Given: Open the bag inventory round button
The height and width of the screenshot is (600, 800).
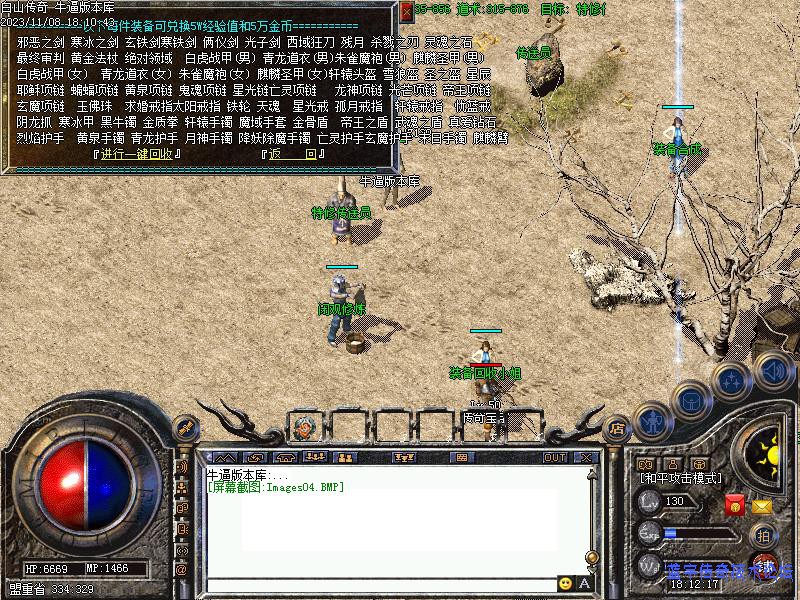Looking at the screenshot, I should click(692, 400).
